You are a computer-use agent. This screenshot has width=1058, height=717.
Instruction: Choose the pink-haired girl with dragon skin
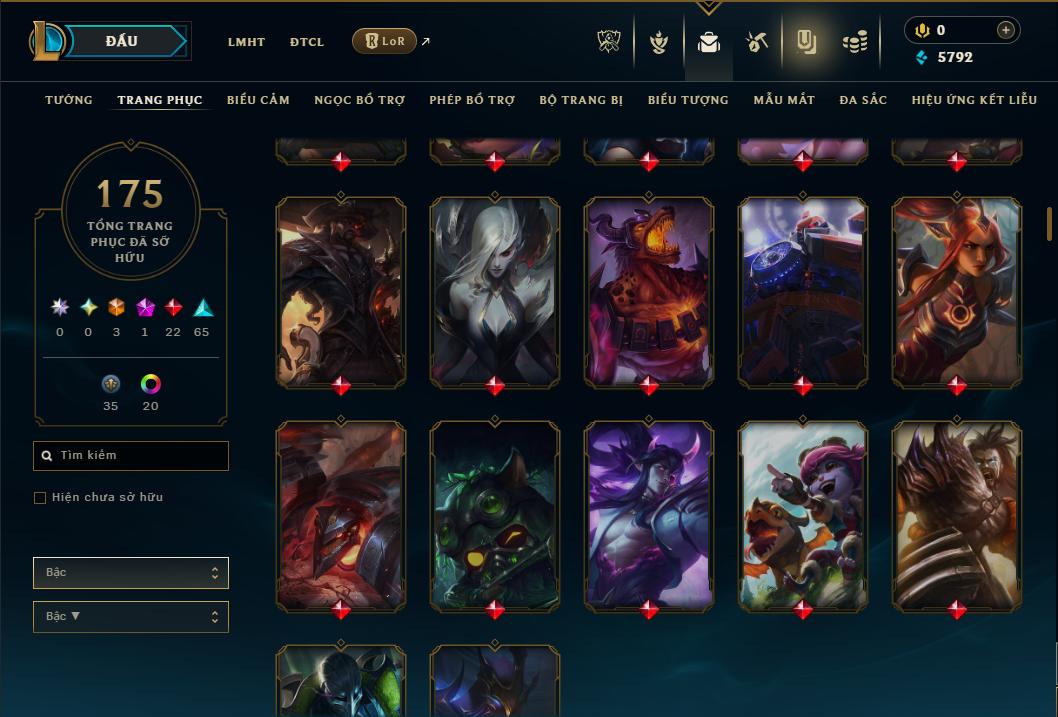pyautogui.click(x=803, y=514)
